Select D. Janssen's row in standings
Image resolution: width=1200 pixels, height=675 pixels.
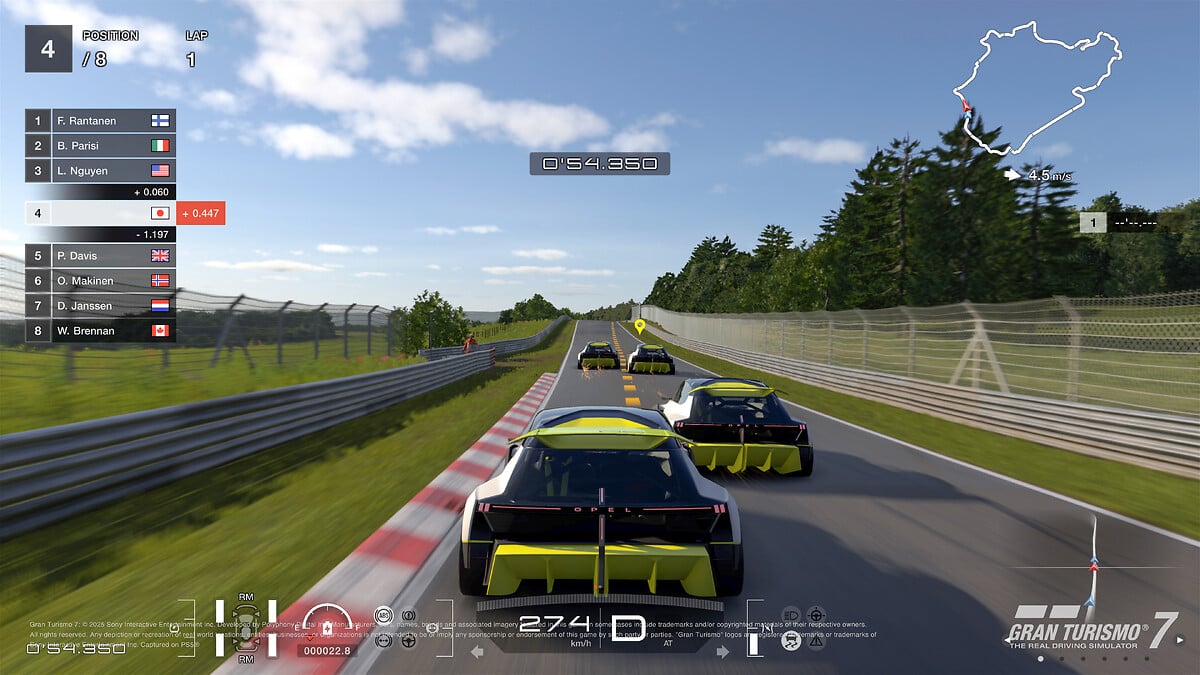(x=100, y=306)
